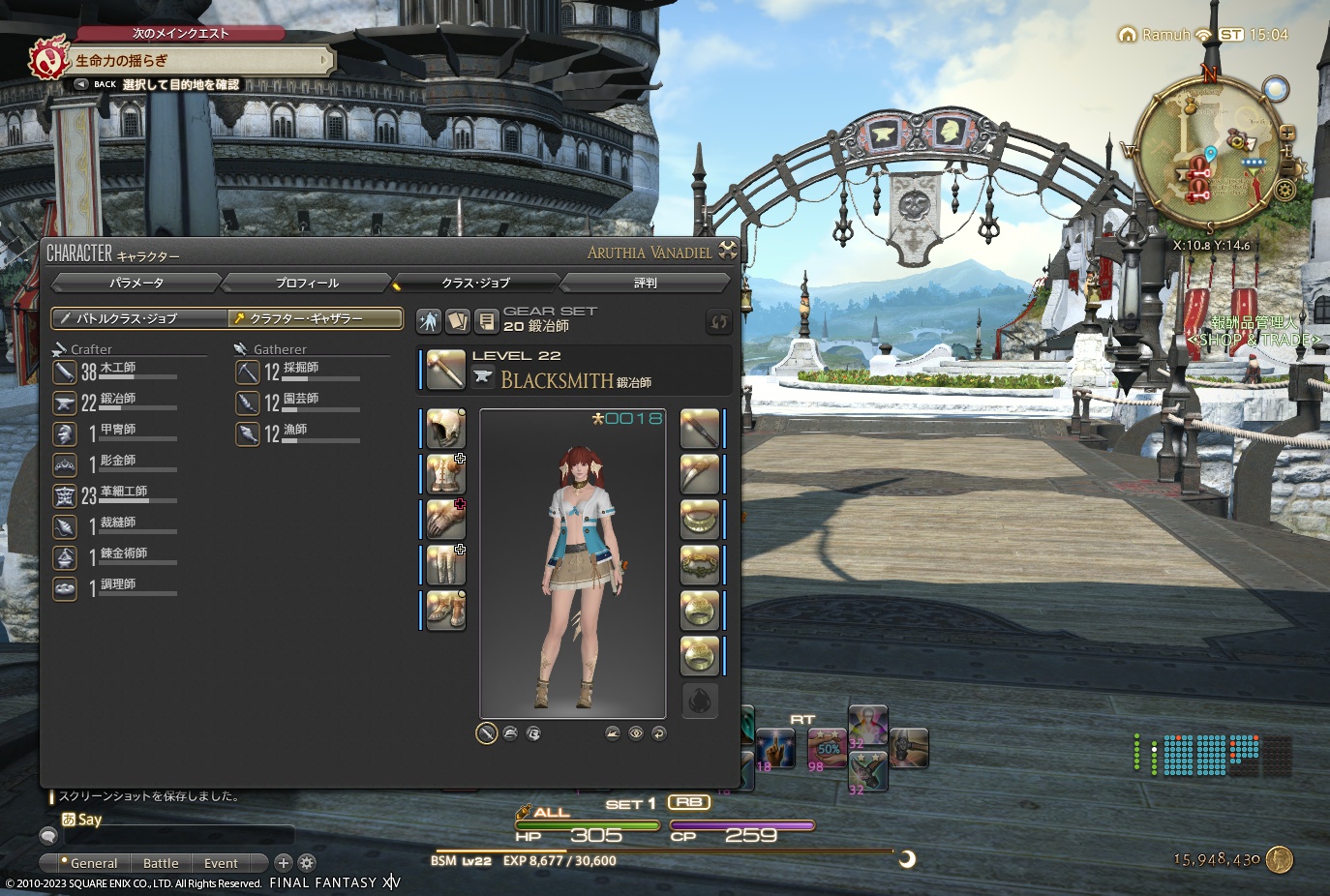Screen dimensions: 1330x896
Task: Click the chat settings gear button
Action: coord(306,862)
